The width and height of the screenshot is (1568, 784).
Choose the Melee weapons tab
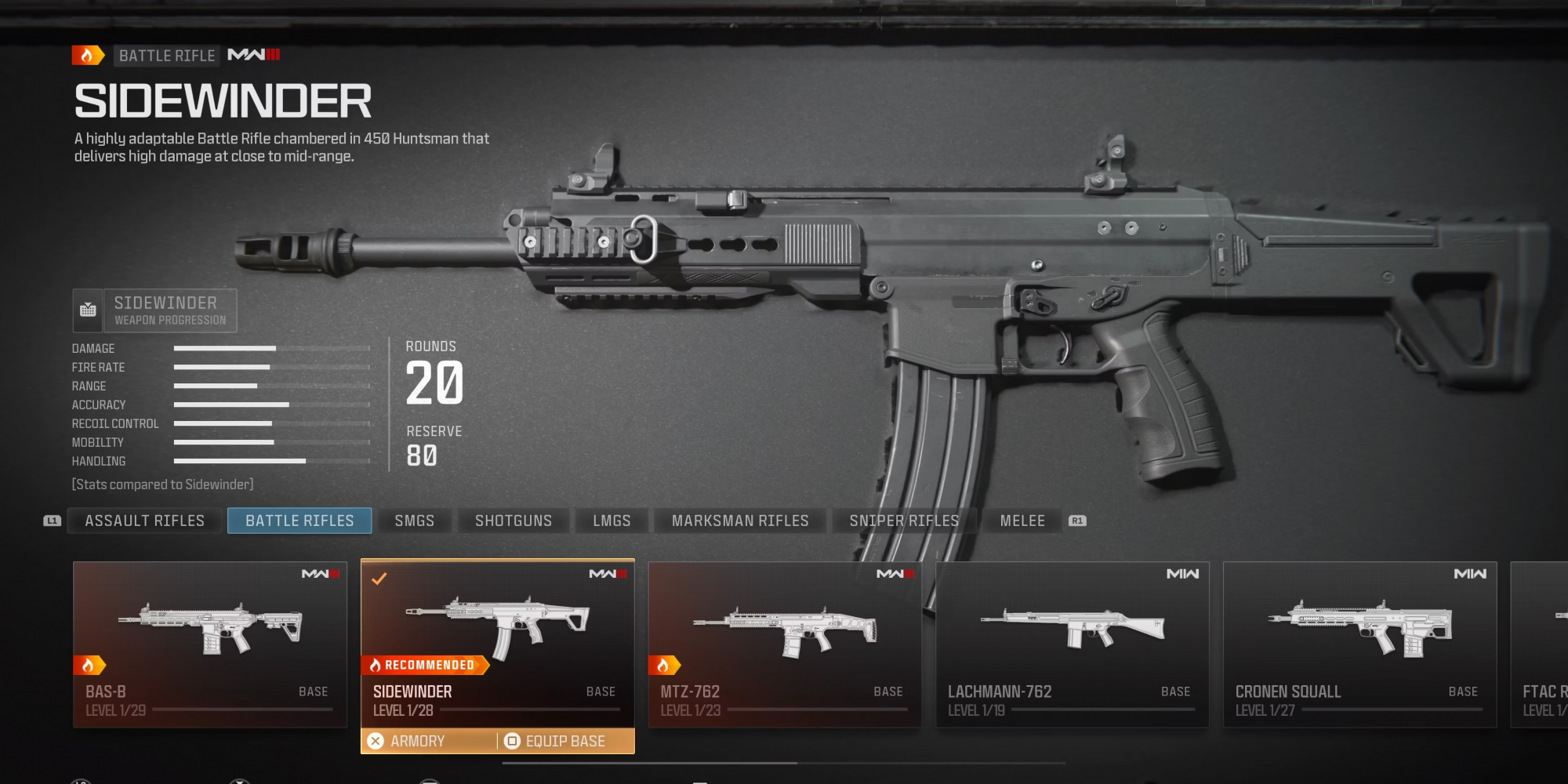1022,521
